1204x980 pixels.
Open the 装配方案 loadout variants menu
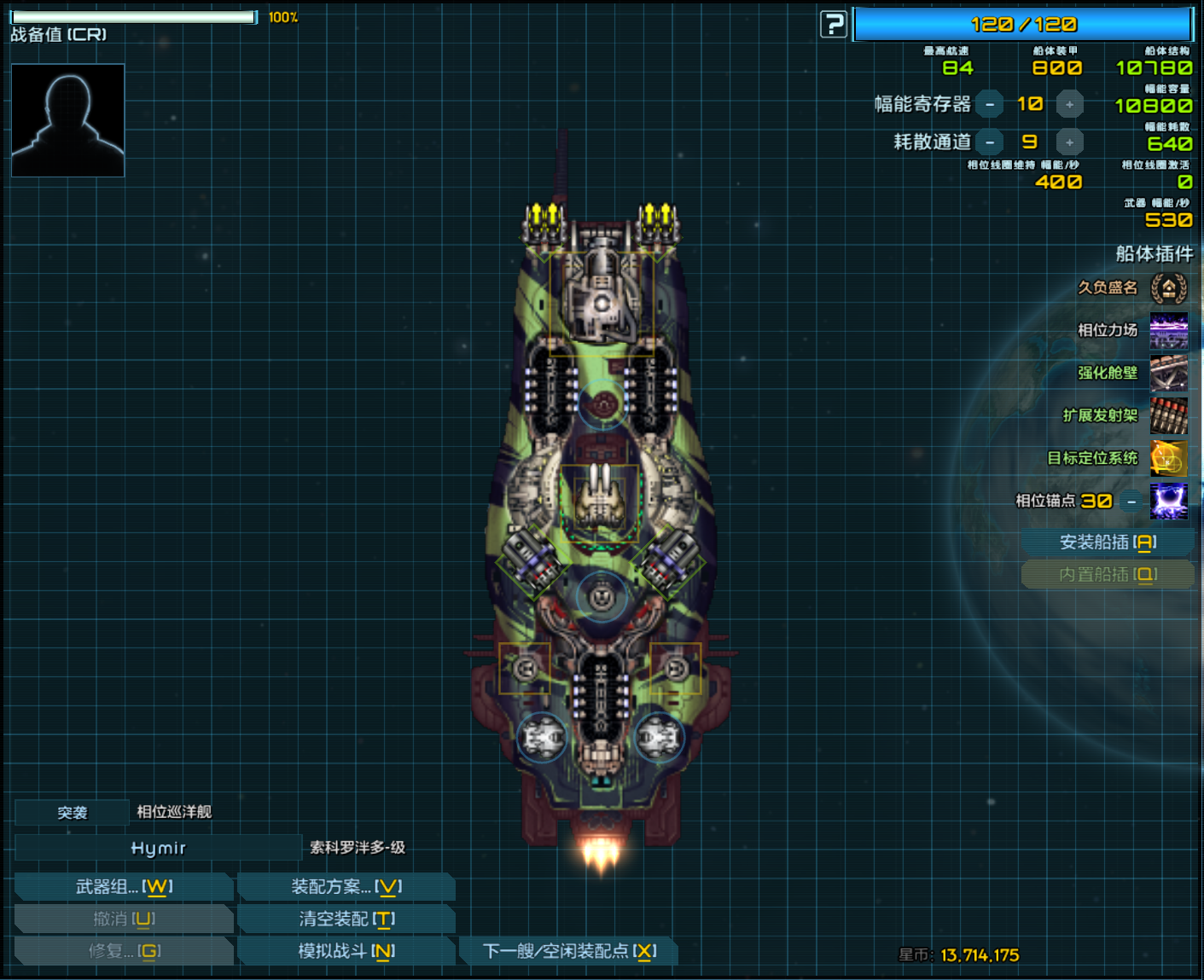click(x=346, y=887)
